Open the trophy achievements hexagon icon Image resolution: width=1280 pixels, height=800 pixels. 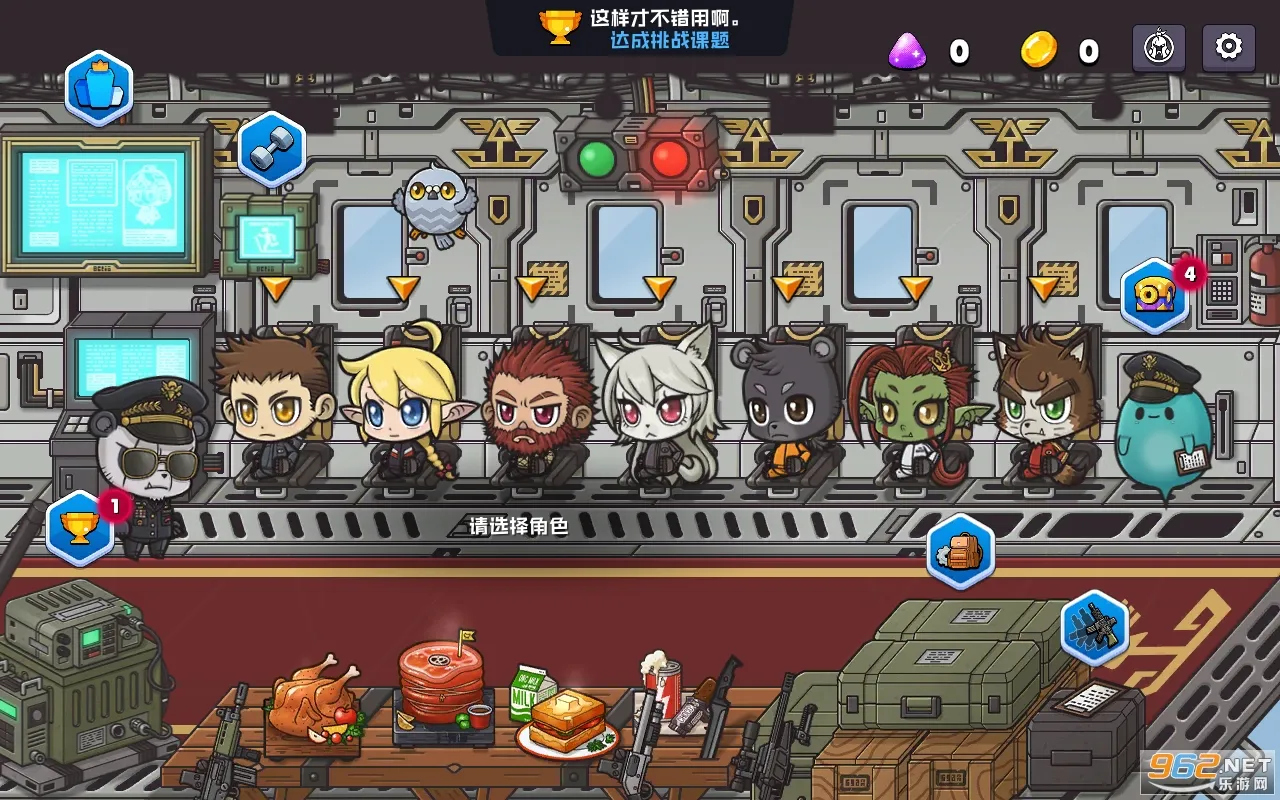pos(80,526)
